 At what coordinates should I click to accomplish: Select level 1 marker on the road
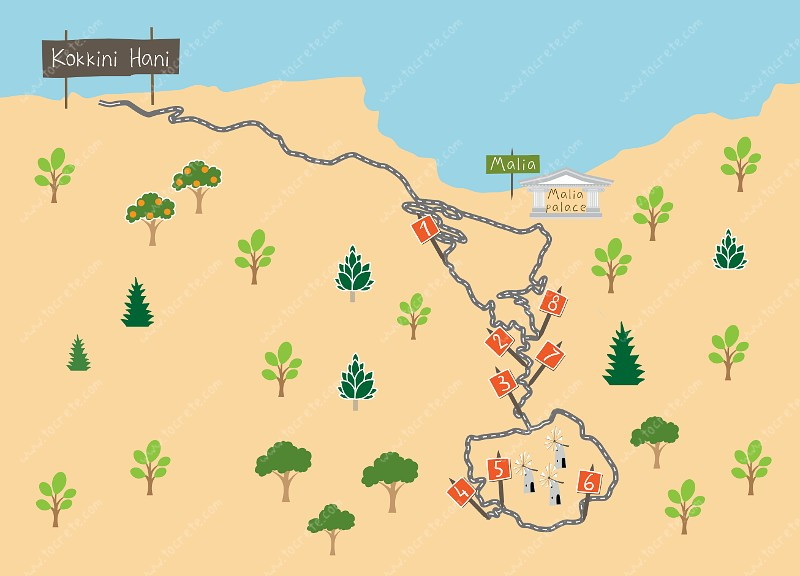coord(425,230)
